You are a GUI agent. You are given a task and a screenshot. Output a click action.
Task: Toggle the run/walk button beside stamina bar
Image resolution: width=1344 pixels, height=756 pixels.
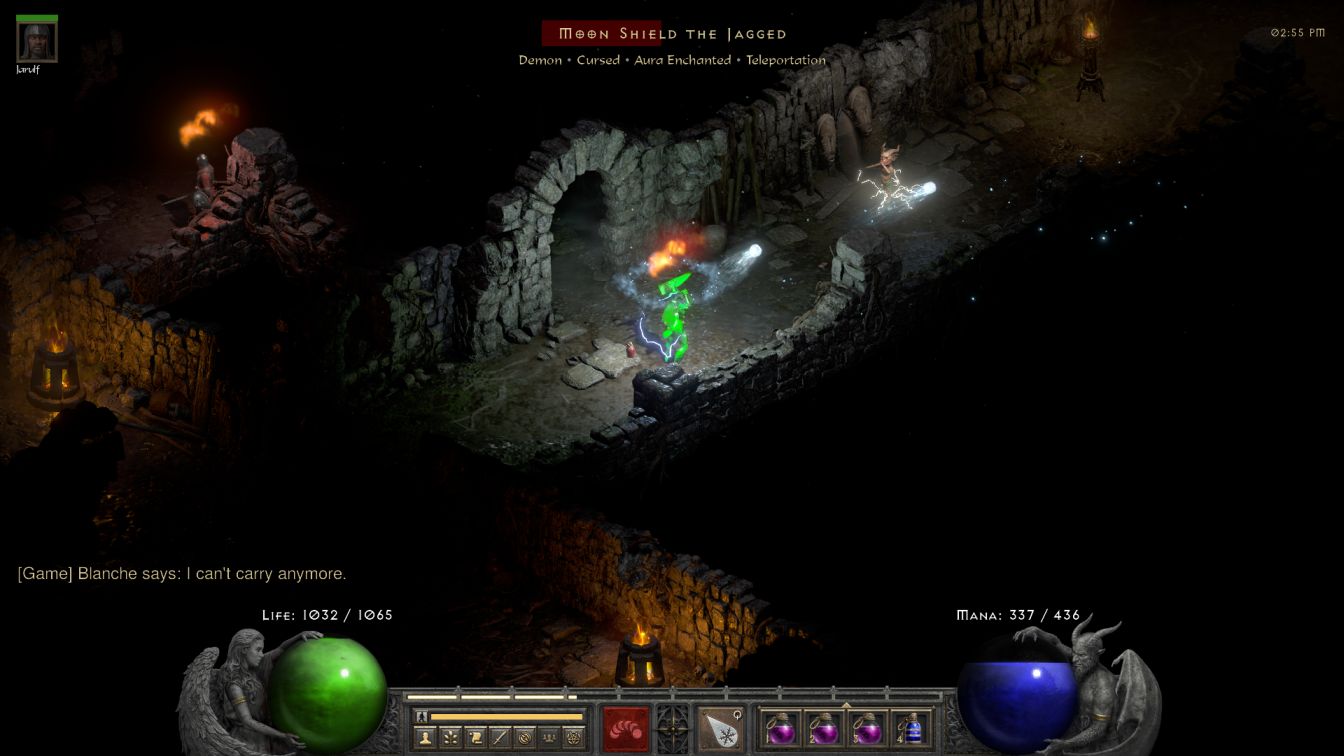(422, 716)
